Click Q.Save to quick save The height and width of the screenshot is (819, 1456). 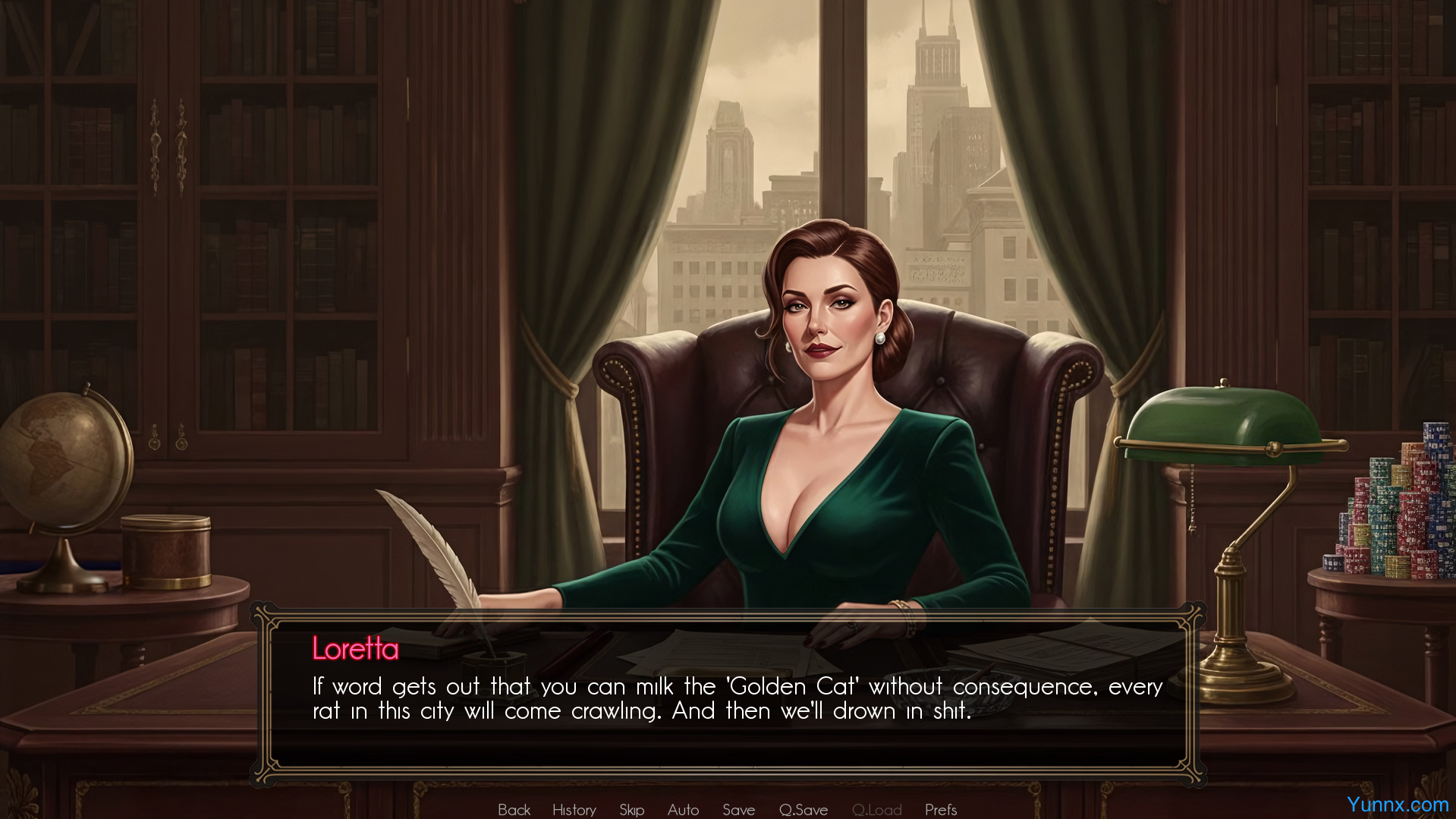point(803,810)
